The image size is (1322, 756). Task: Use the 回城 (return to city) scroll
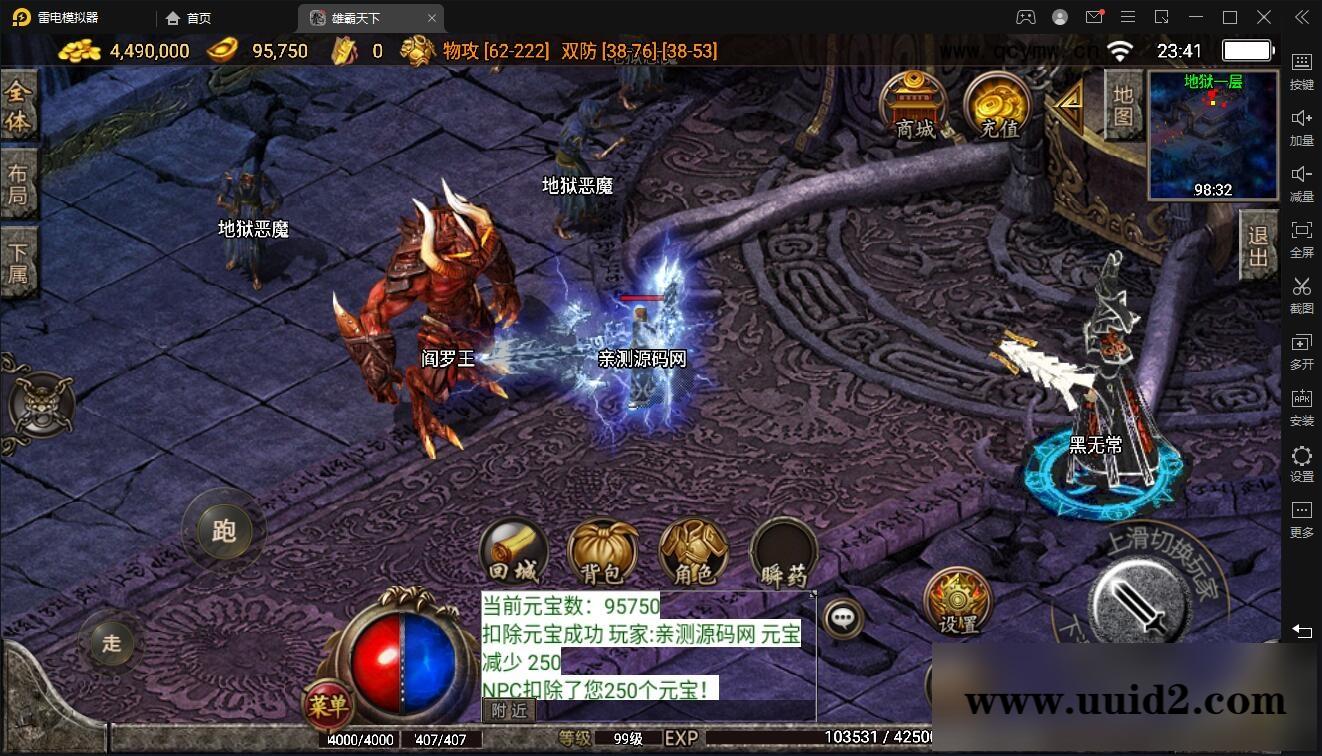coord(515,549)
